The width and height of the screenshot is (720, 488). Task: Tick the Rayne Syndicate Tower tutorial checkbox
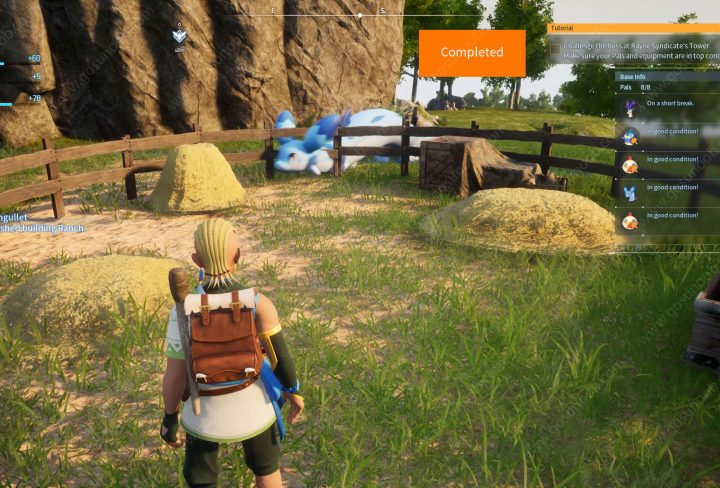(556, 47)
